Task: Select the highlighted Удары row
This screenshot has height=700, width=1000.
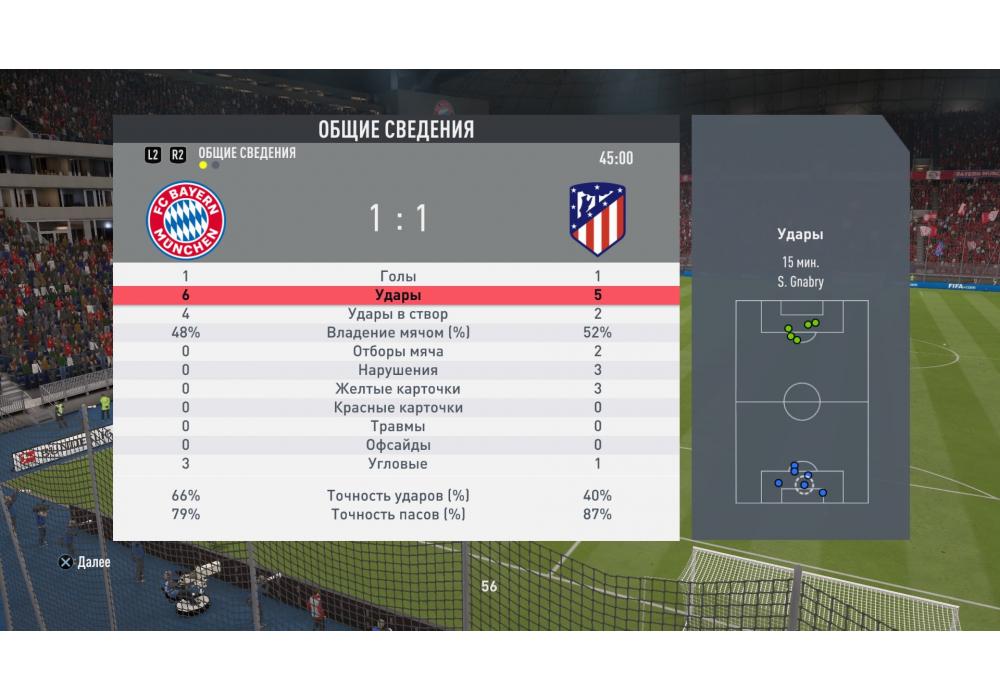Action: click(x=398, y=295)
